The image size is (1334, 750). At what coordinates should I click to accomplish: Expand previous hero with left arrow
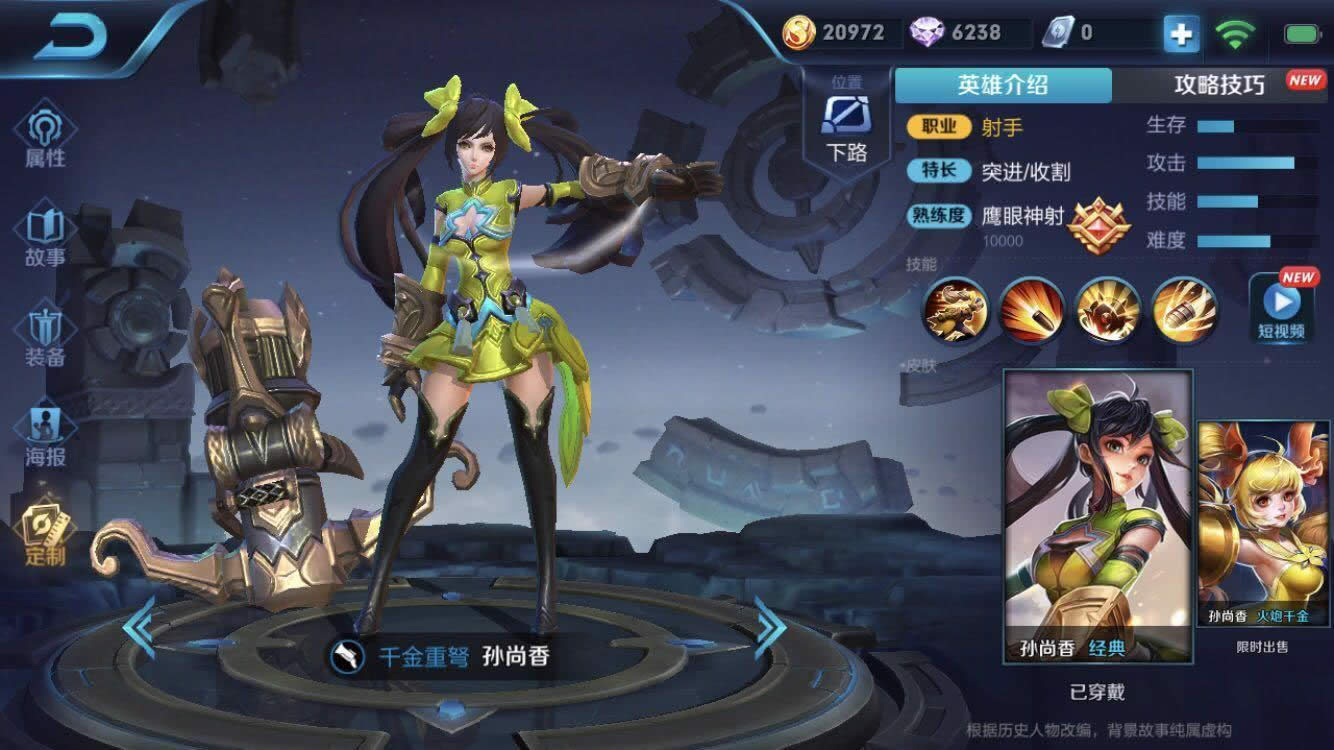[x=135, y=625]
